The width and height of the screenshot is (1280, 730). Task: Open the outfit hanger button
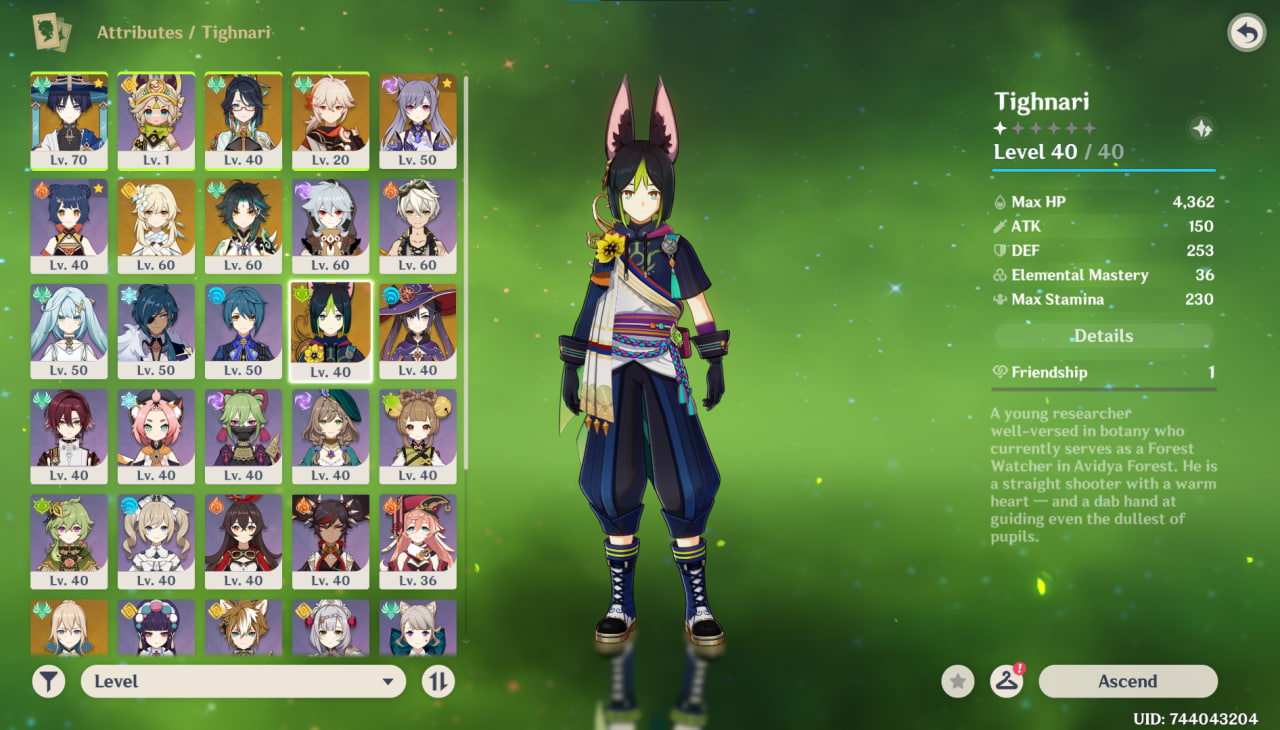[x=1006, y=681]
